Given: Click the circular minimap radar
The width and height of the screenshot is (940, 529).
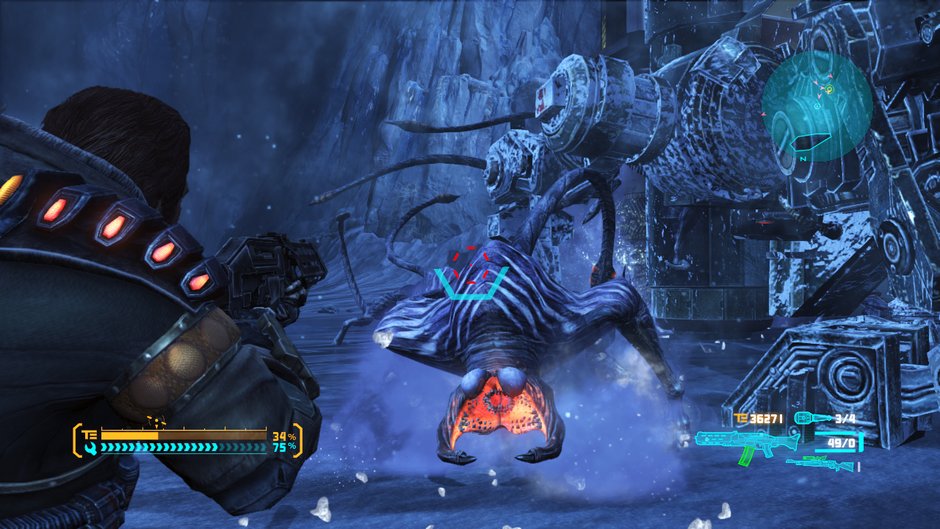Looking at the screenshot, I should 816,107.
